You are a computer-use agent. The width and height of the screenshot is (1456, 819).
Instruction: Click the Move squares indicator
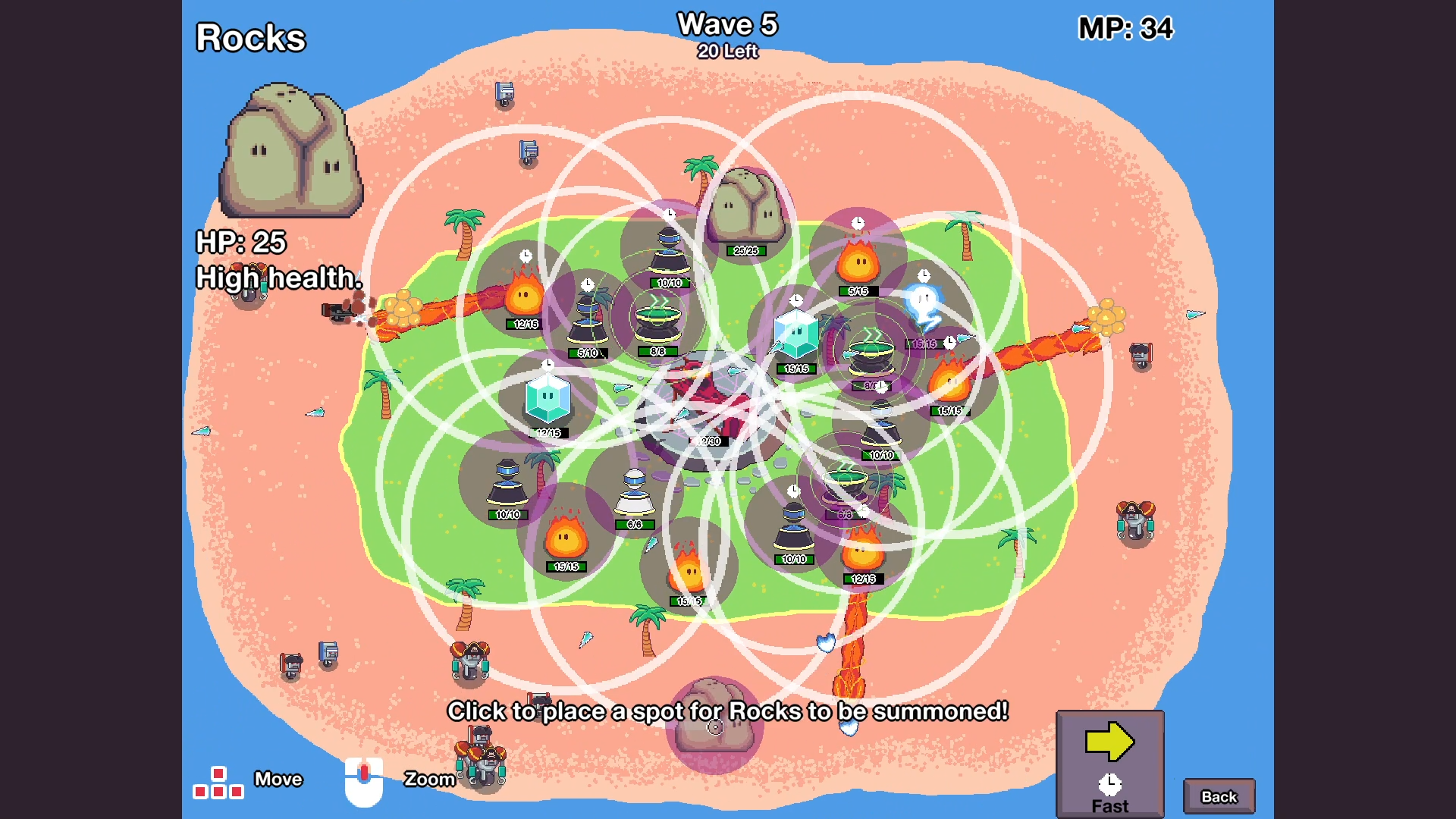[218, 780]
